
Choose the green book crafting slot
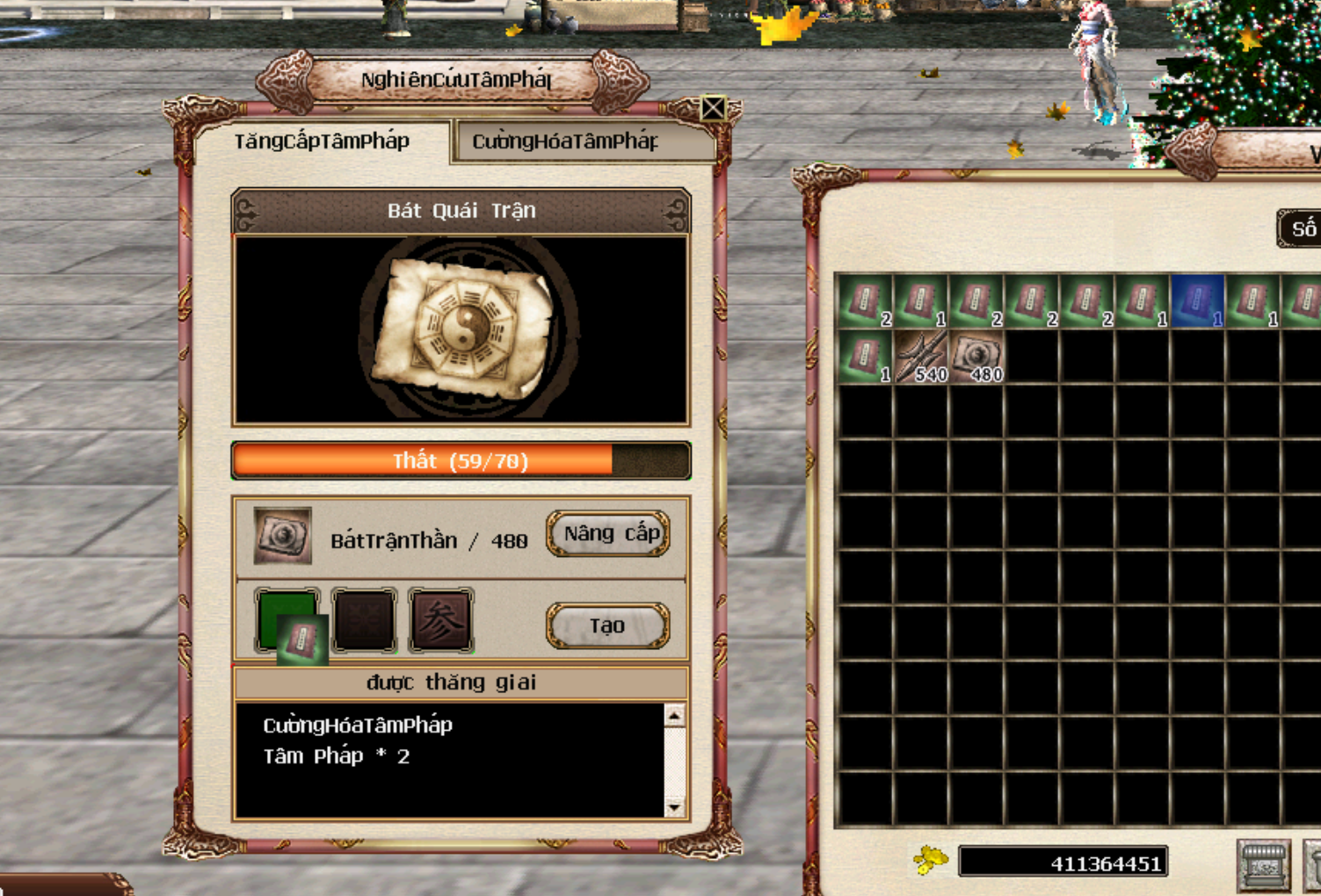point(287,621)
